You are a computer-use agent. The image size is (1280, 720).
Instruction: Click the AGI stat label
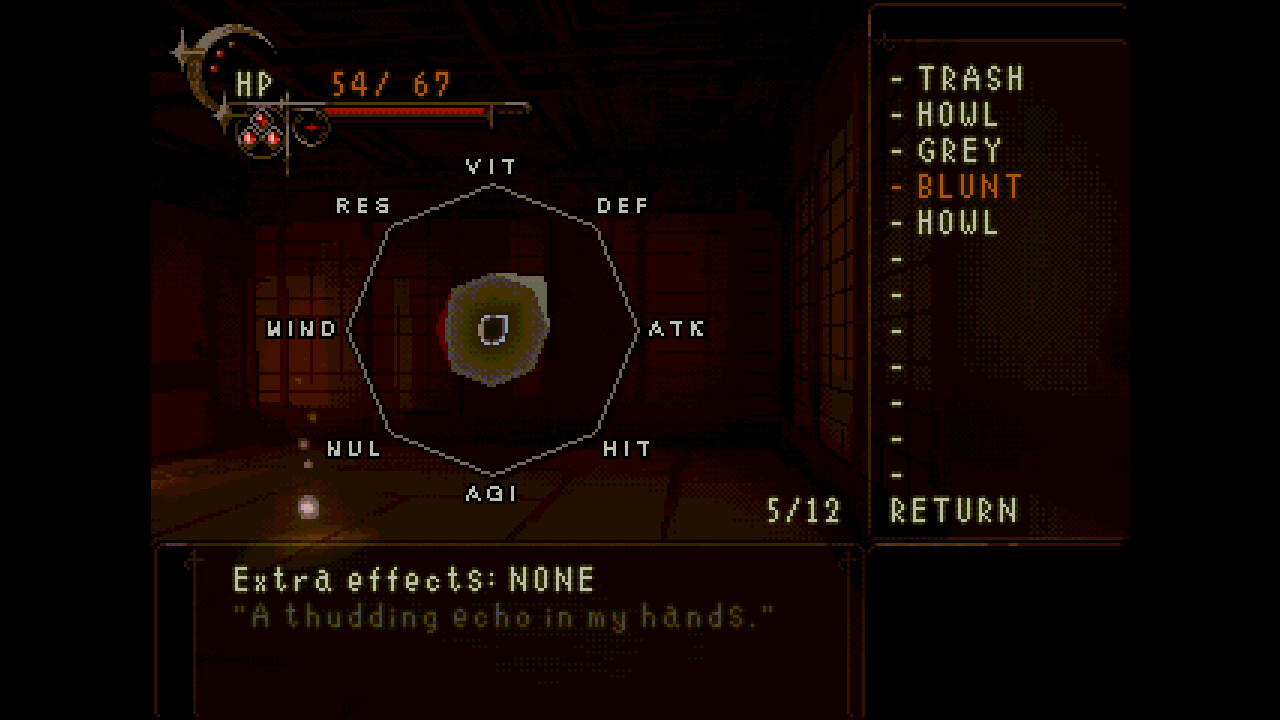point(493,492)
